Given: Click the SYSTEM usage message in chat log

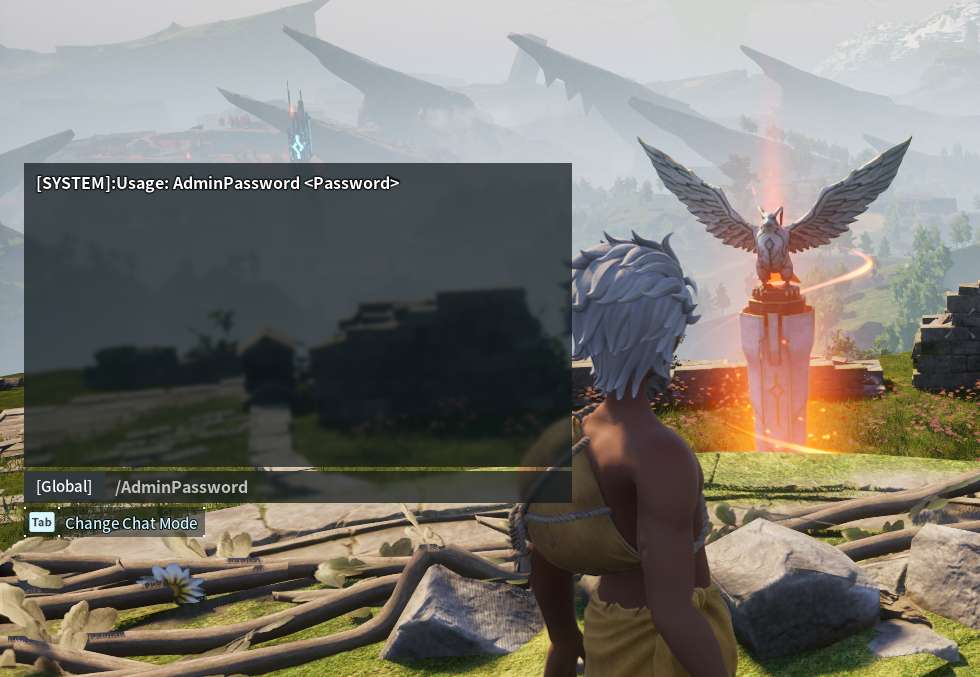Looking at the screenshot, I should click(x=218, y=184).
